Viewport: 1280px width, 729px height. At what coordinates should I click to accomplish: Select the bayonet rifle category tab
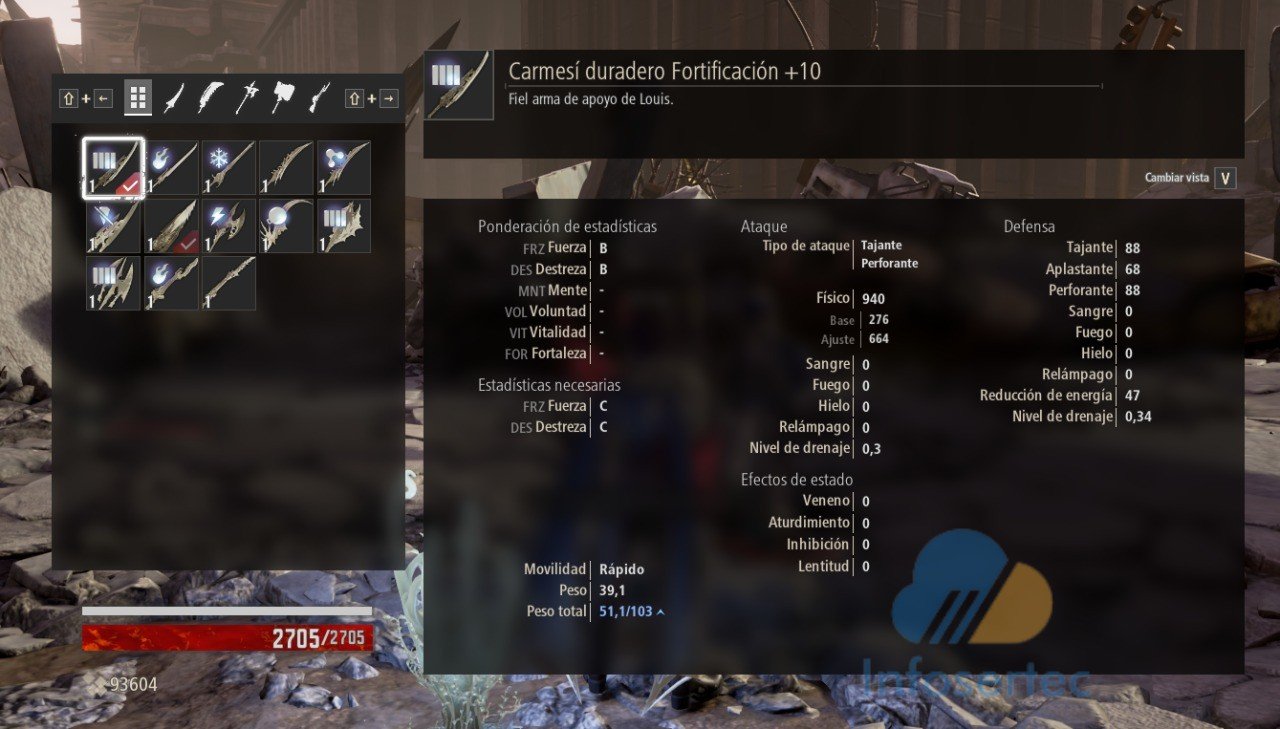(319, 98)
